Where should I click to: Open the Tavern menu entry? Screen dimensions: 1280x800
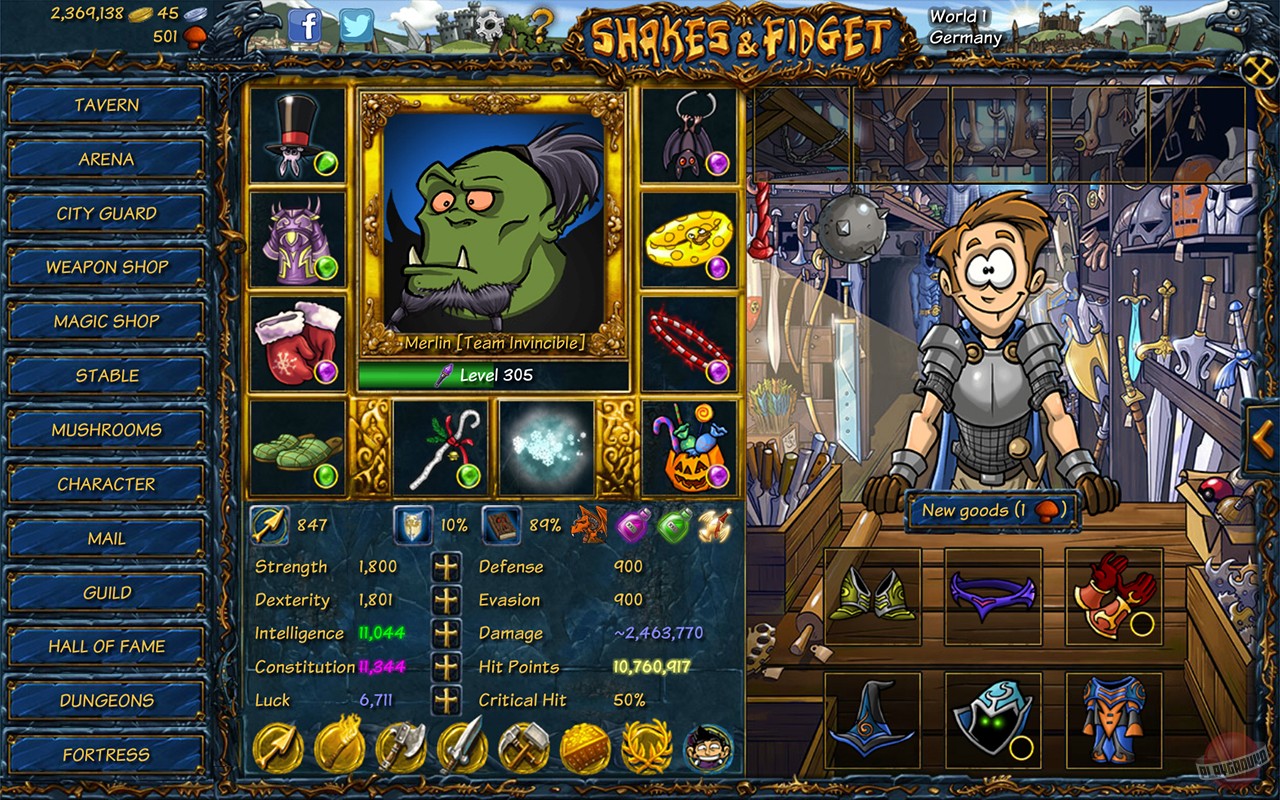(x=107, y=105)
